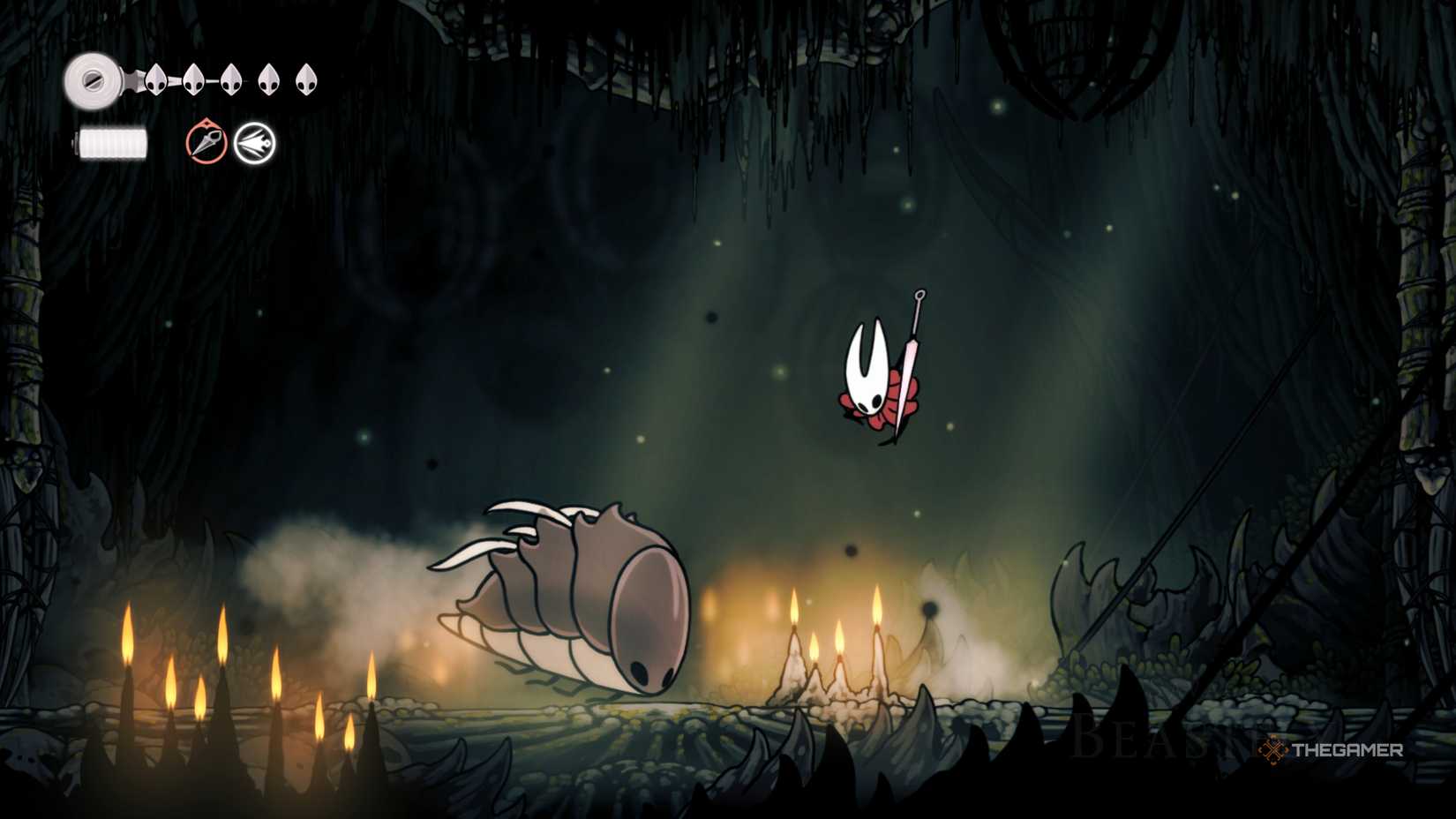Open the tool belt beside the silk spool

point(229,139)
